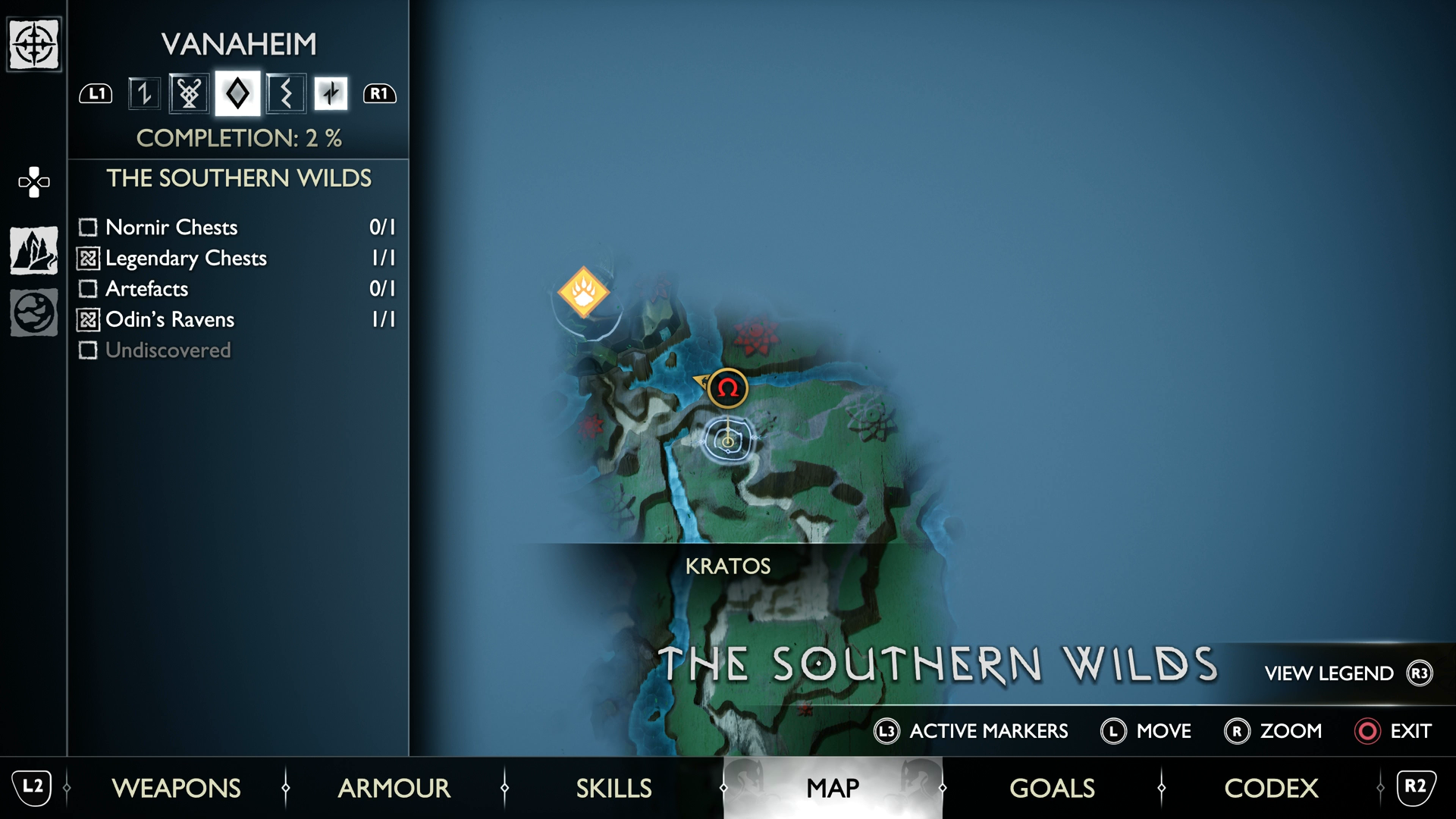The width and height of the screenshot is (1456, 819).
Task: Open the Armour tab
Action: [394, 788]
